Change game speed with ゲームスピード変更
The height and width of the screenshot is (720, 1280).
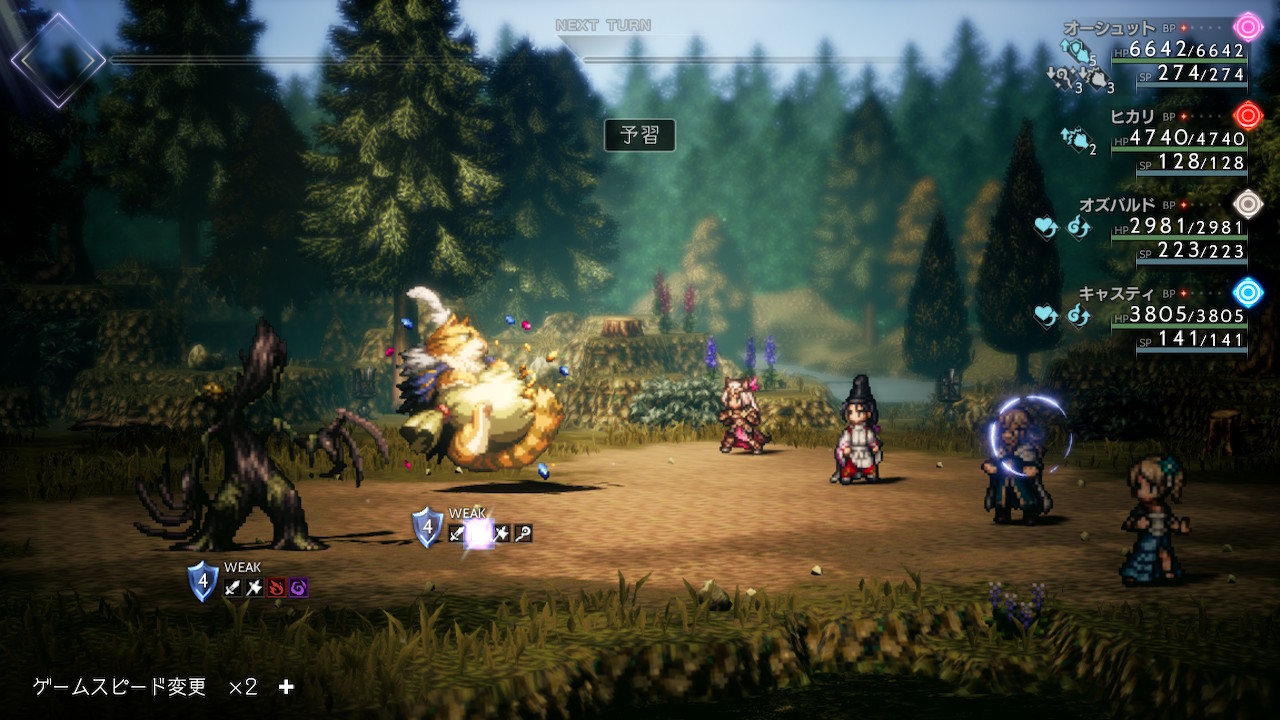click(120, 687)
